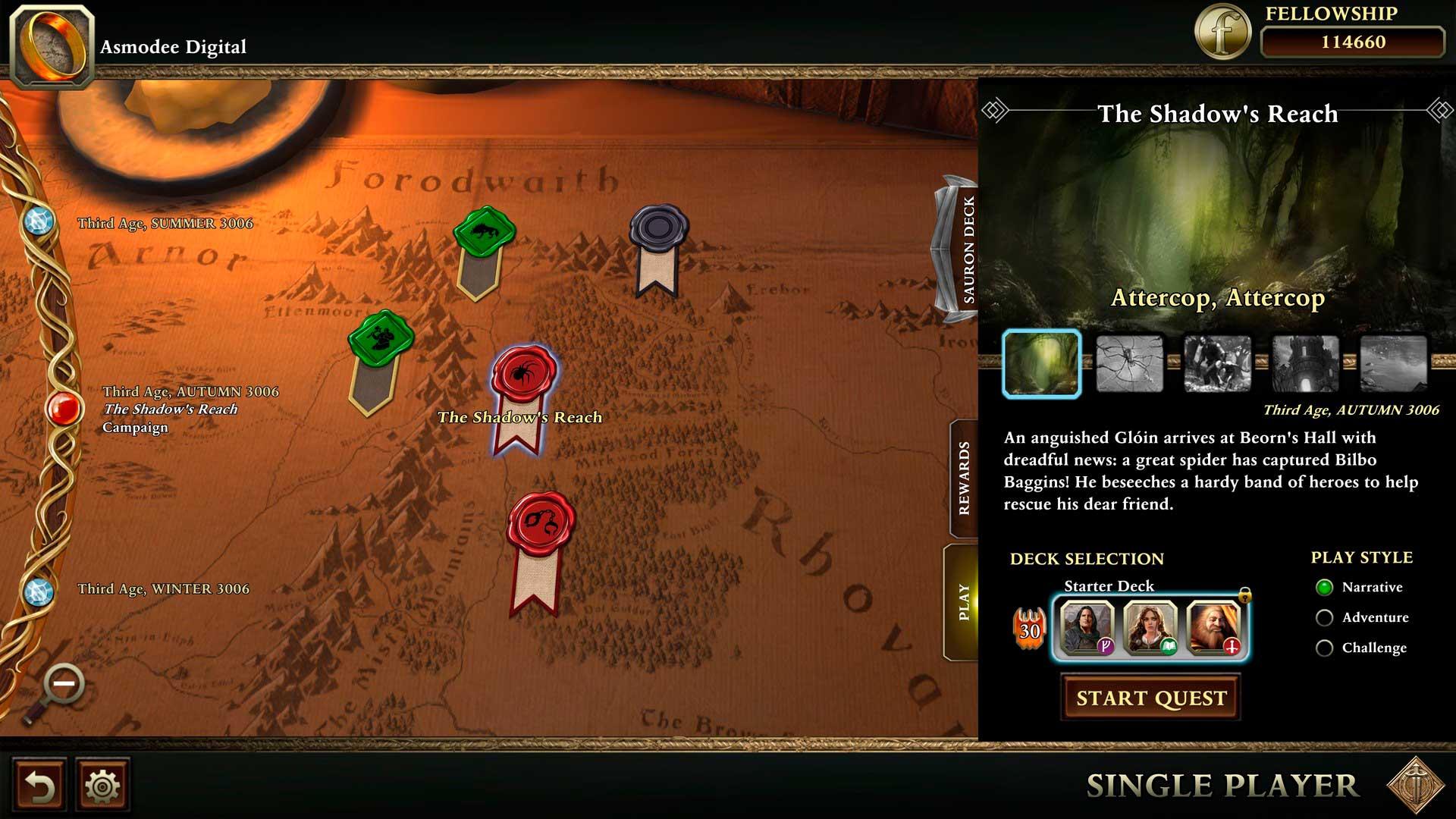Jump to Summer 3006 on the timeline

tap(38, 221)
